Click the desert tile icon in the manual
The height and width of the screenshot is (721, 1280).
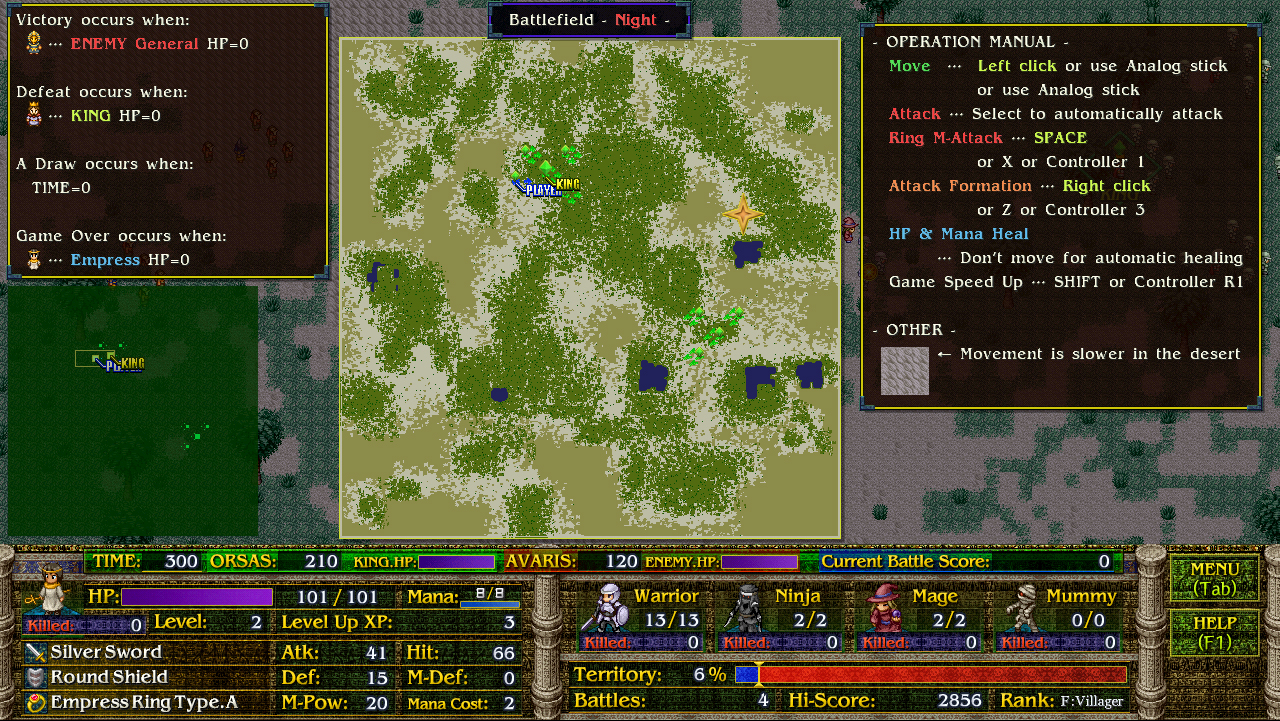(x=904, y=370)
